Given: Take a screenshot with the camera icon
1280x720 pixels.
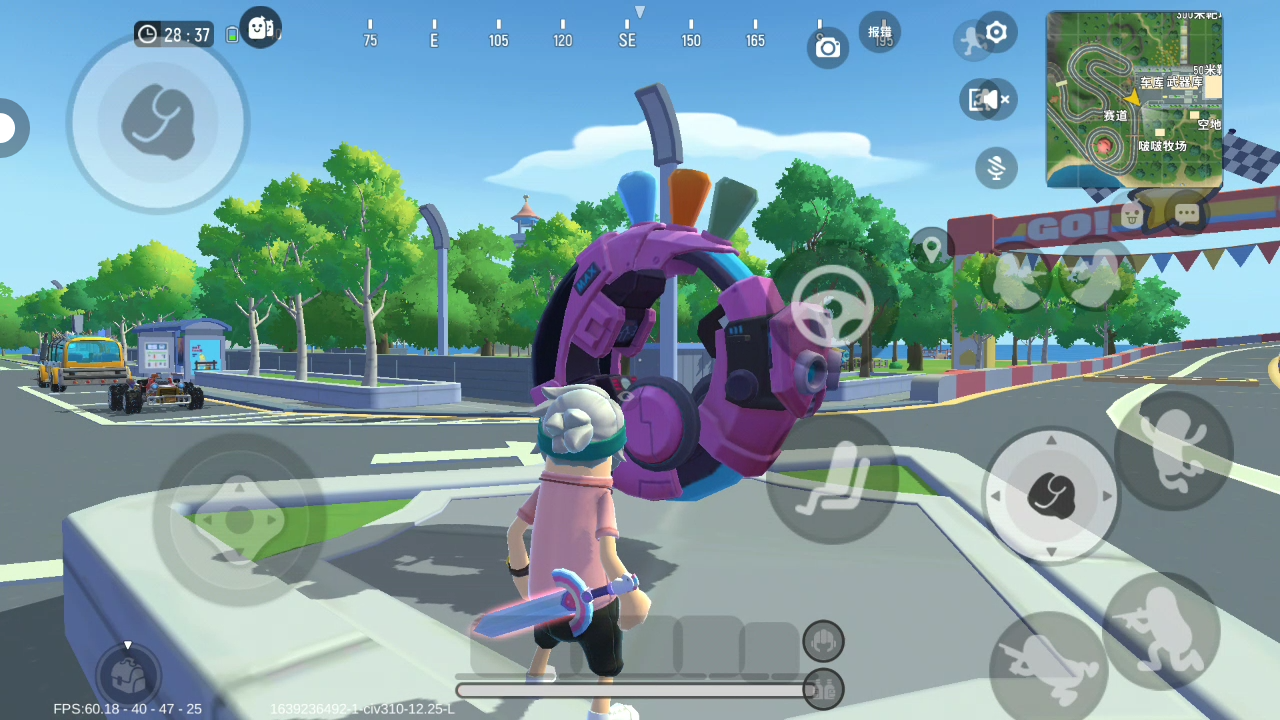Looking at the screenshot, I should 828,47.
